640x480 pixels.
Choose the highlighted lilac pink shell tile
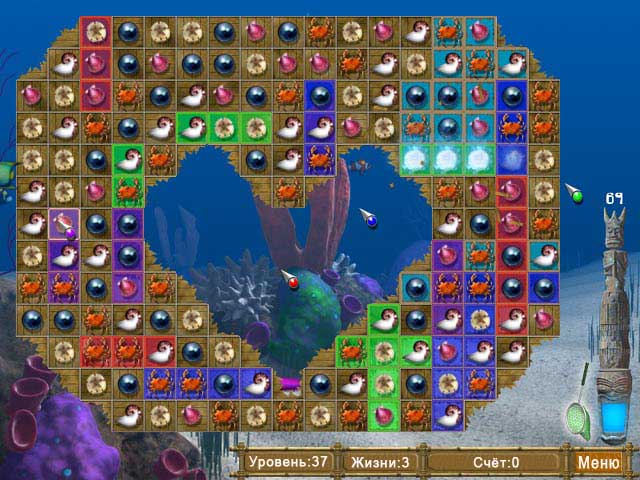pos(64,223)
